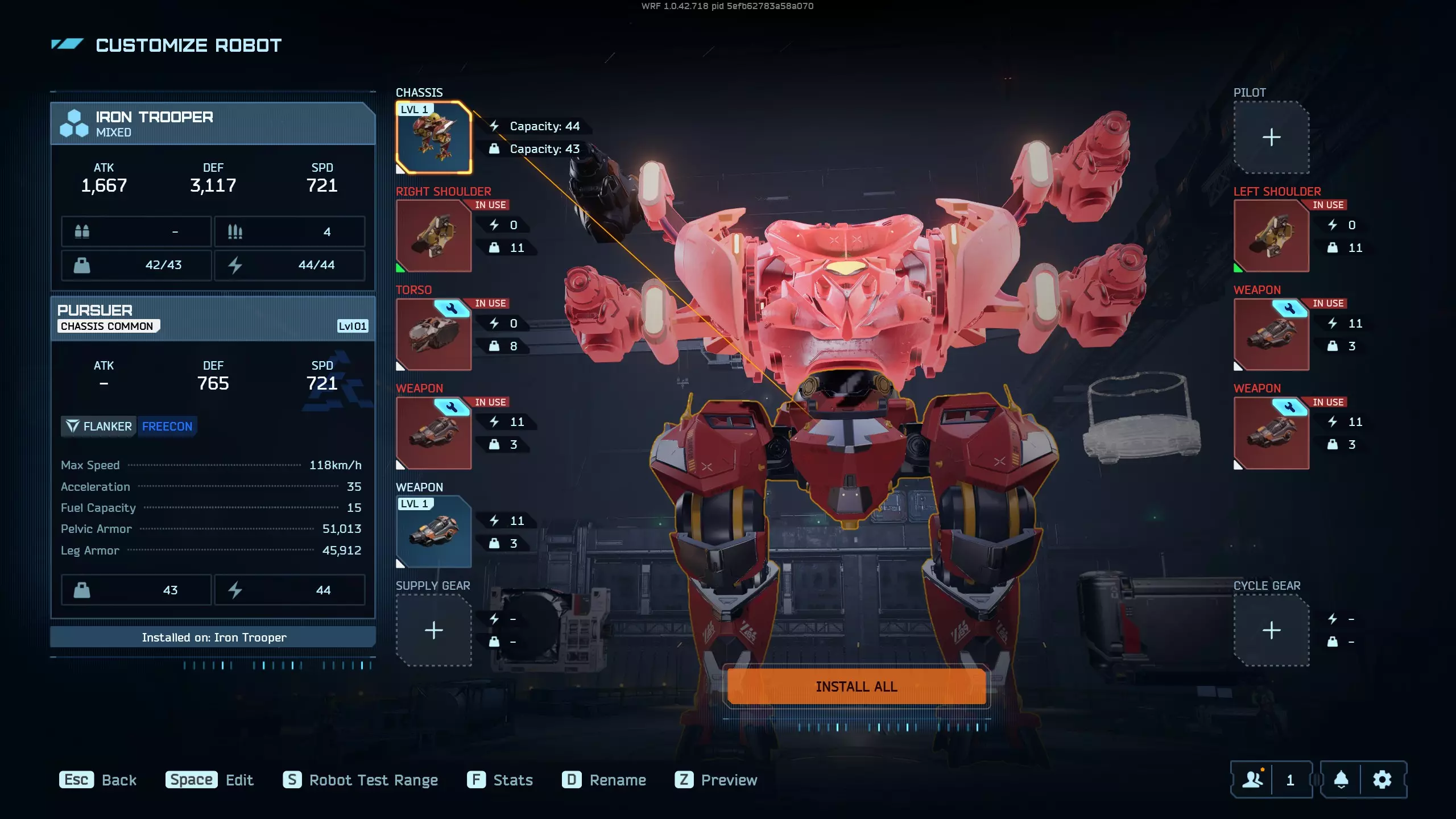The width and height of the screenshot is (1456, 819).
Task: Choose the Right Shoulder part slot
Action: (x=433, y=235)
